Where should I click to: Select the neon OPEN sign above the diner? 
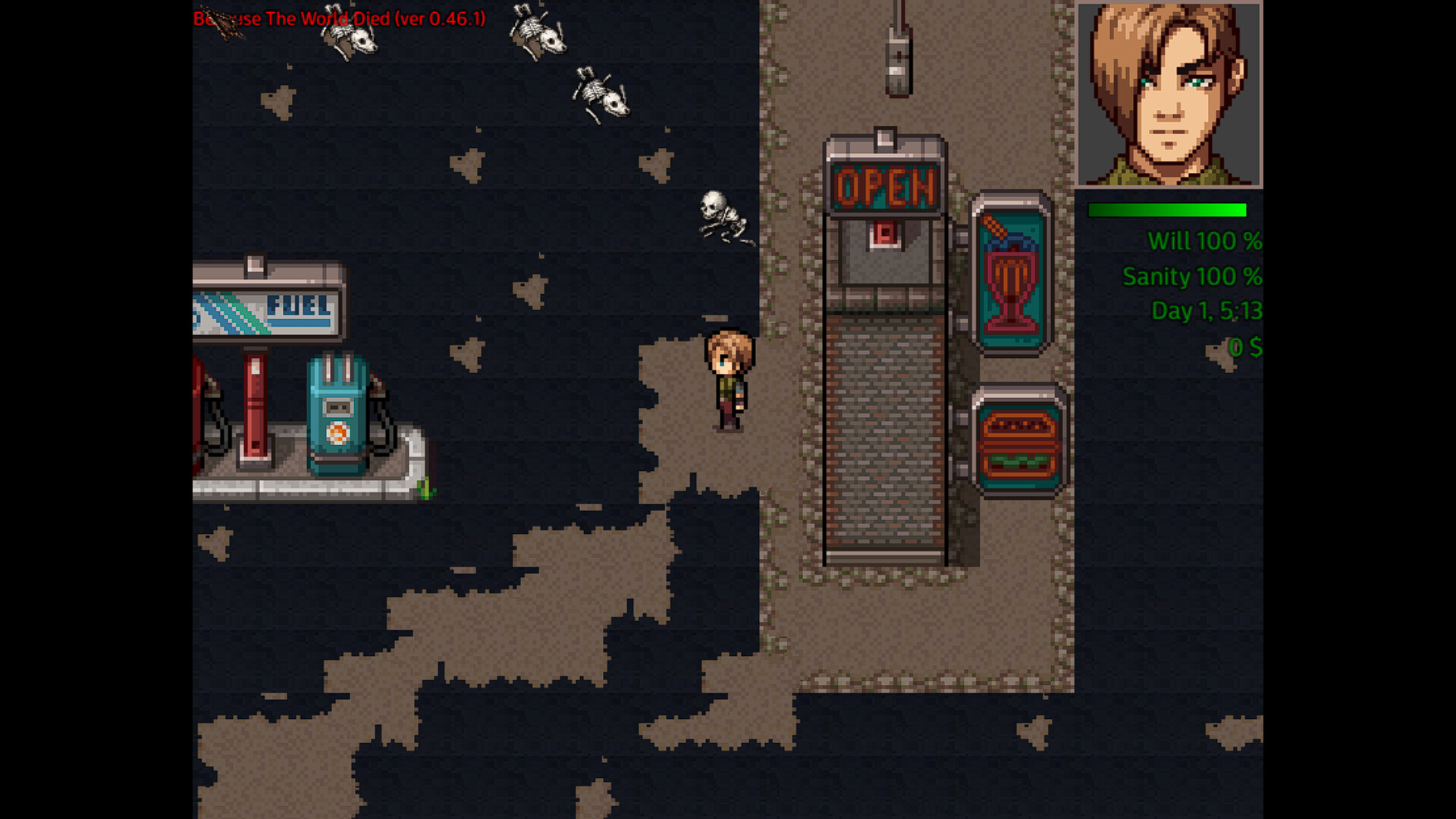pos(883,184)
